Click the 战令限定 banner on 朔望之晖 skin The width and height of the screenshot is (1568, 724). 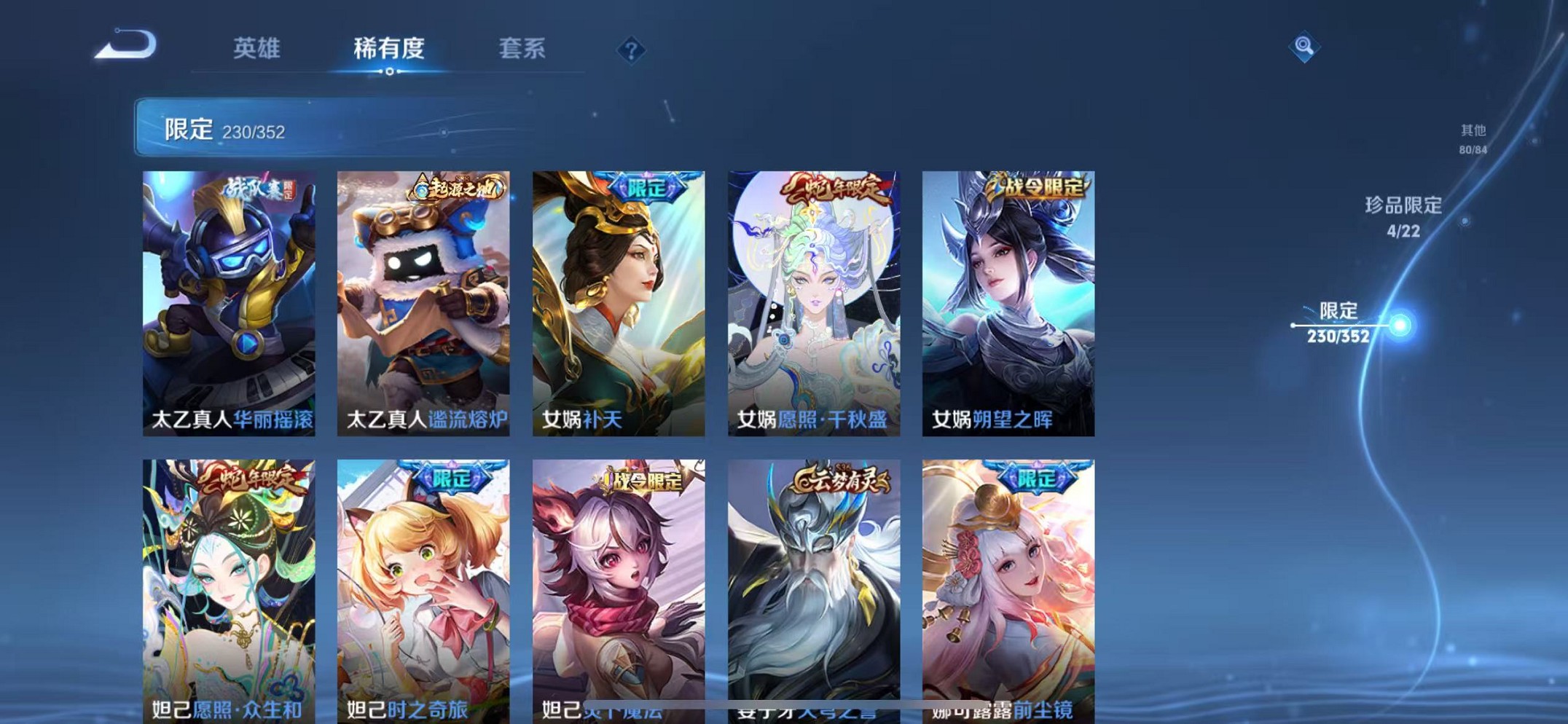[x=1035, y=186]
